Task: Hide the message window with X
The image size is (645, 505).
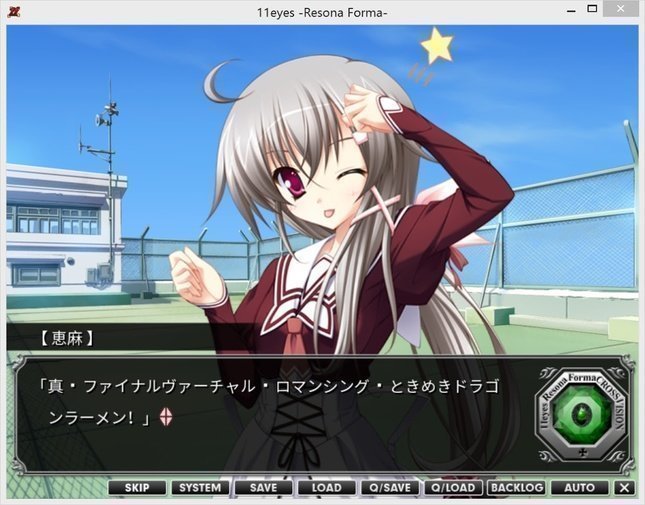Action: [x=625, y=488]
